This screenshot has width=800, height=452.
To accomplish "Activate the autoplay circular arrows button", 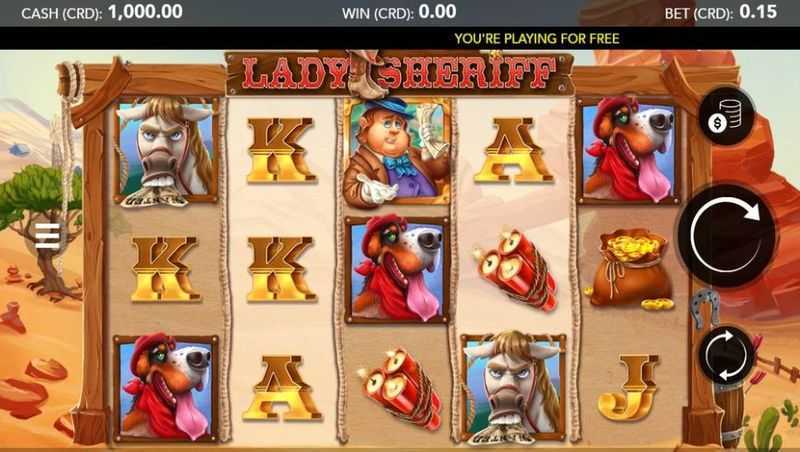I will pyautogui.click(x=727, y=354).
